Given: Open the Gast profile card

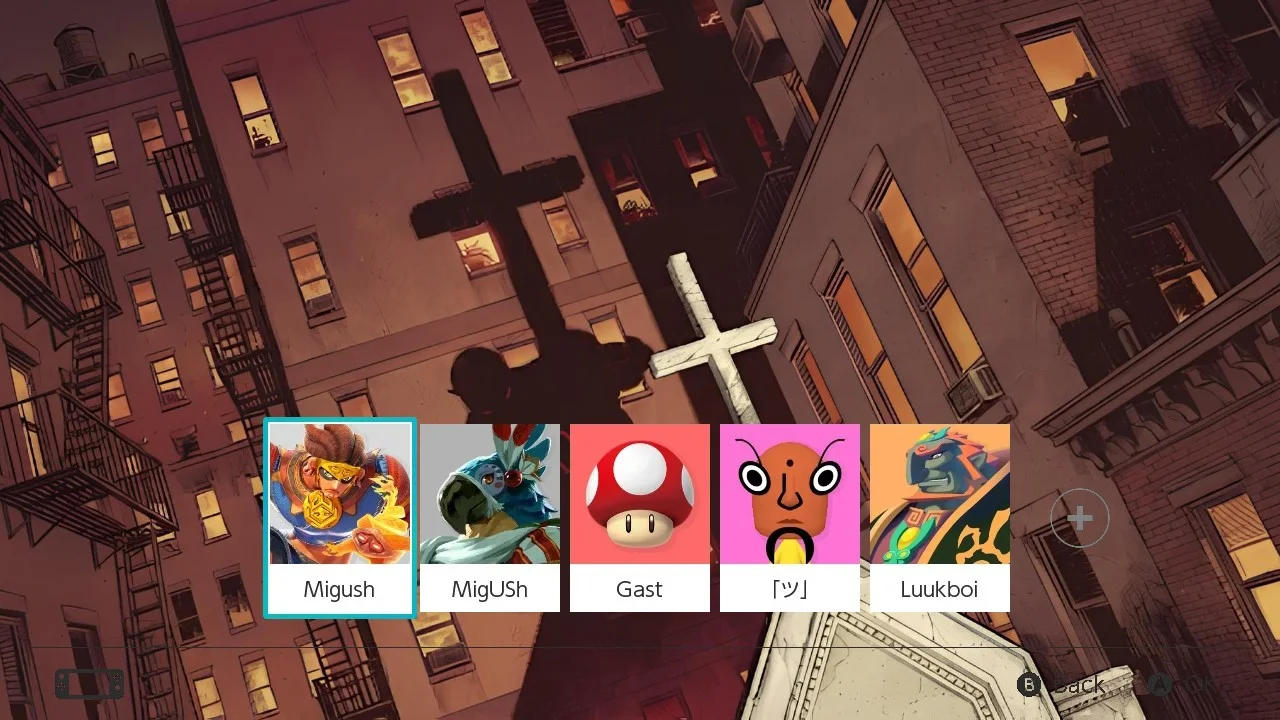Looking at the screenshot, I should pyautogui.click(x=639, y=515).
